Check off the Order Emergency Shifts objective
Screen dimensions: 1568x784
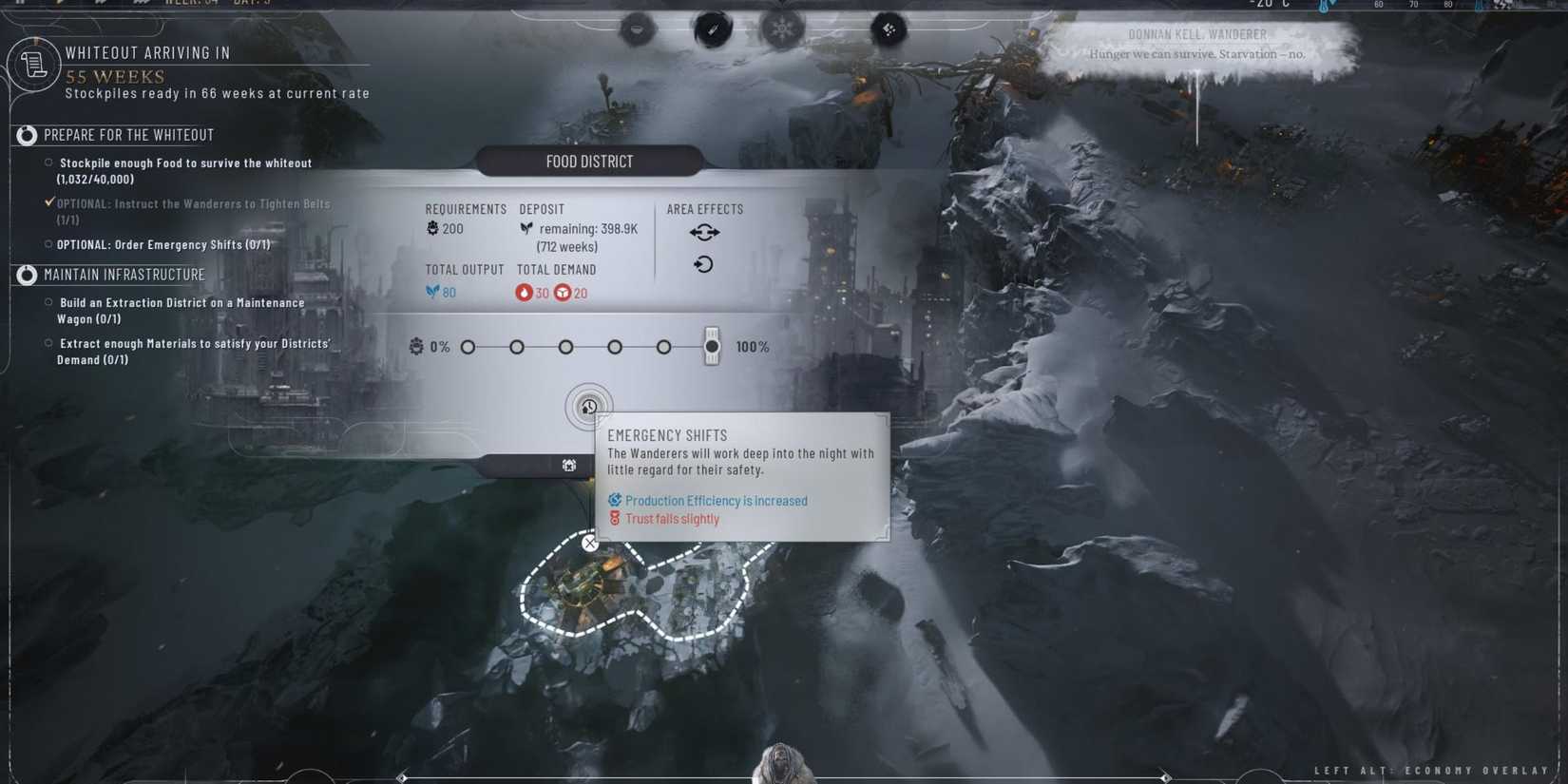(48, 244)
